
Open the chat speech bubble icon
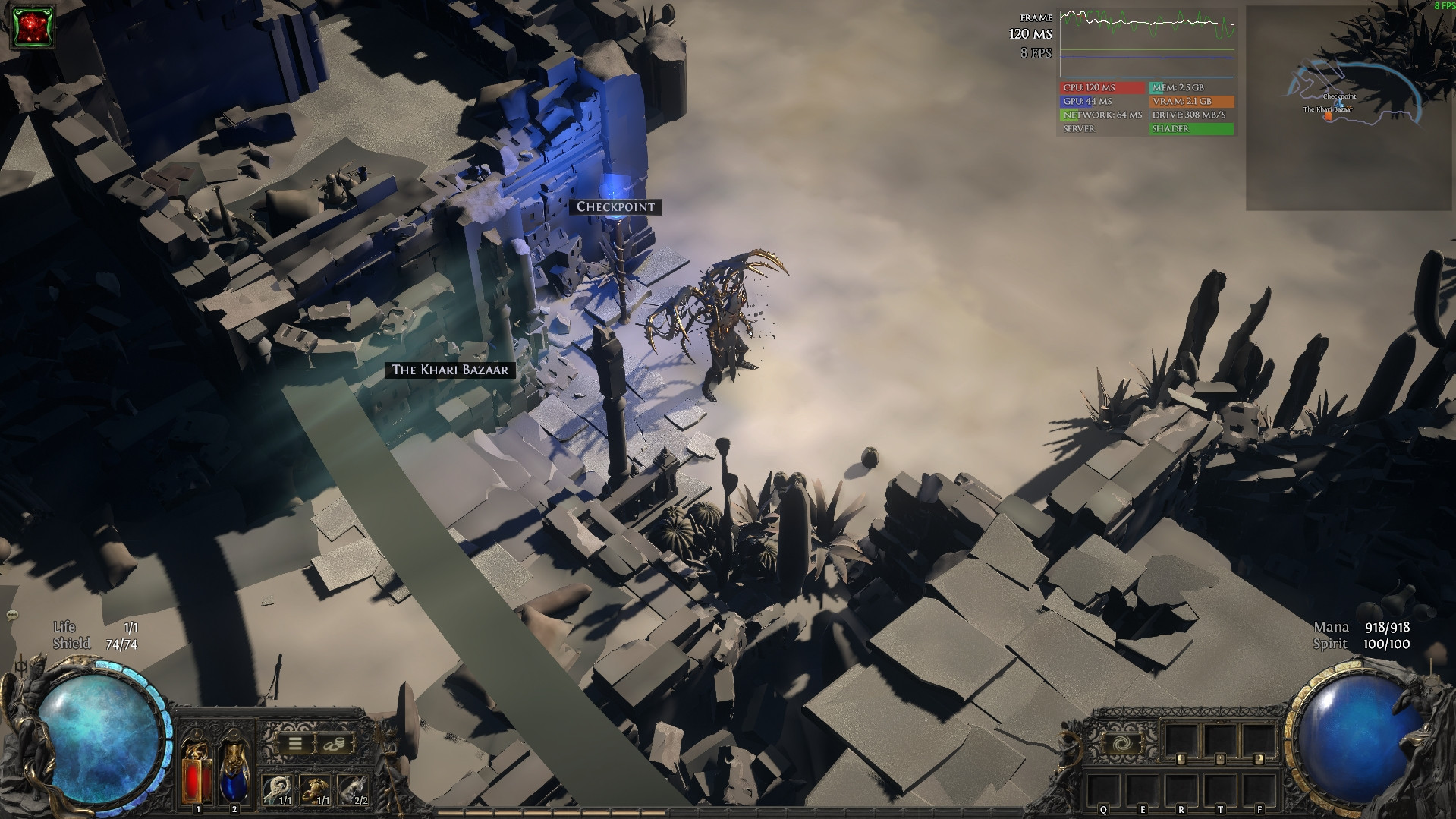point(12,615)
